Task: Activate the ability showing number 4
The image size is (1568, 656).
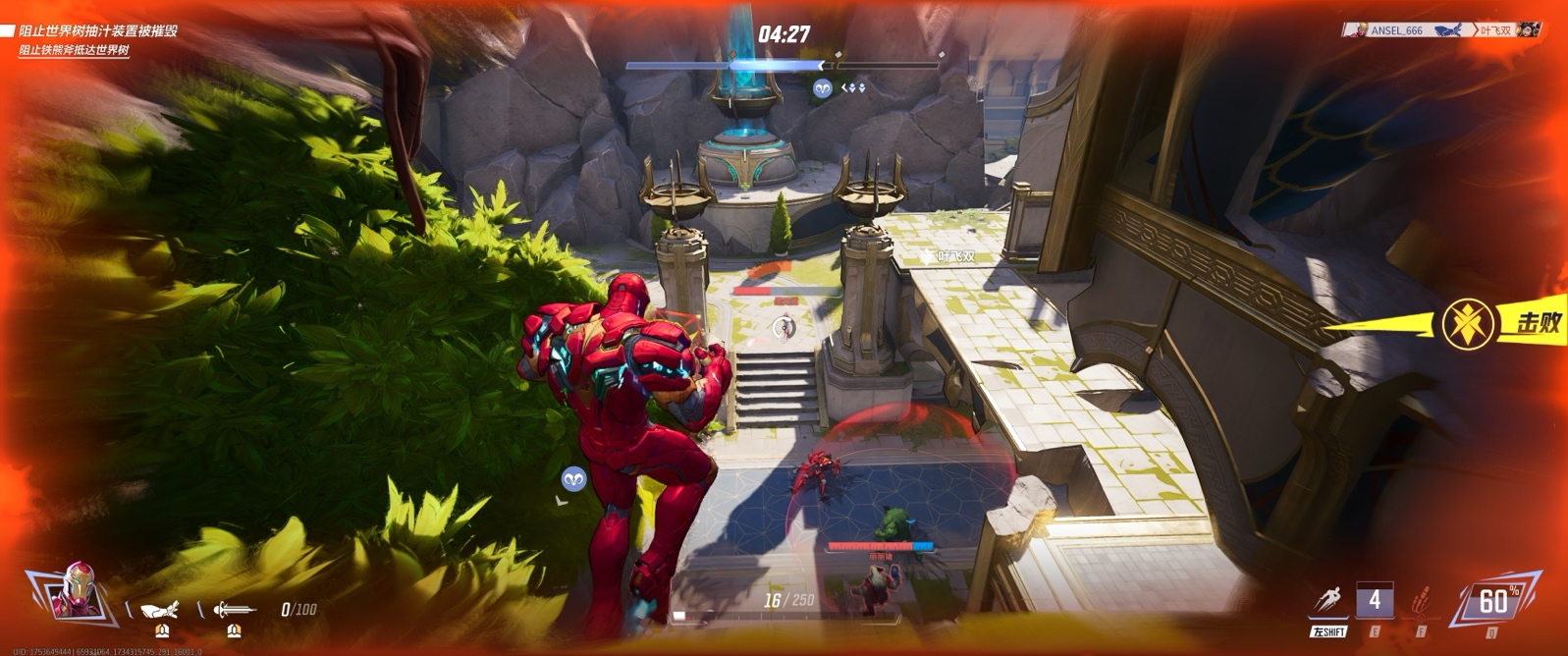Action: [1374, 600]
